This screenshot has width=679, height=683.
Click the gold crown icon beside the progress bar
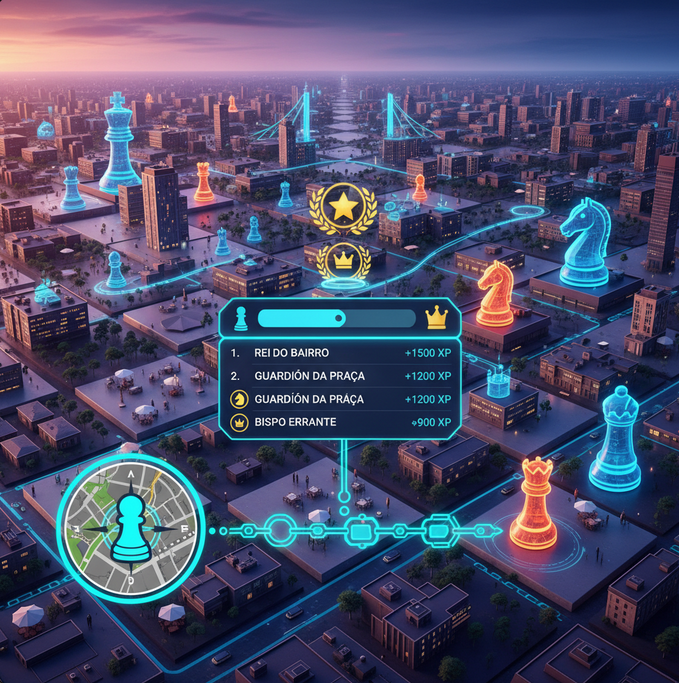coord(436,318)
